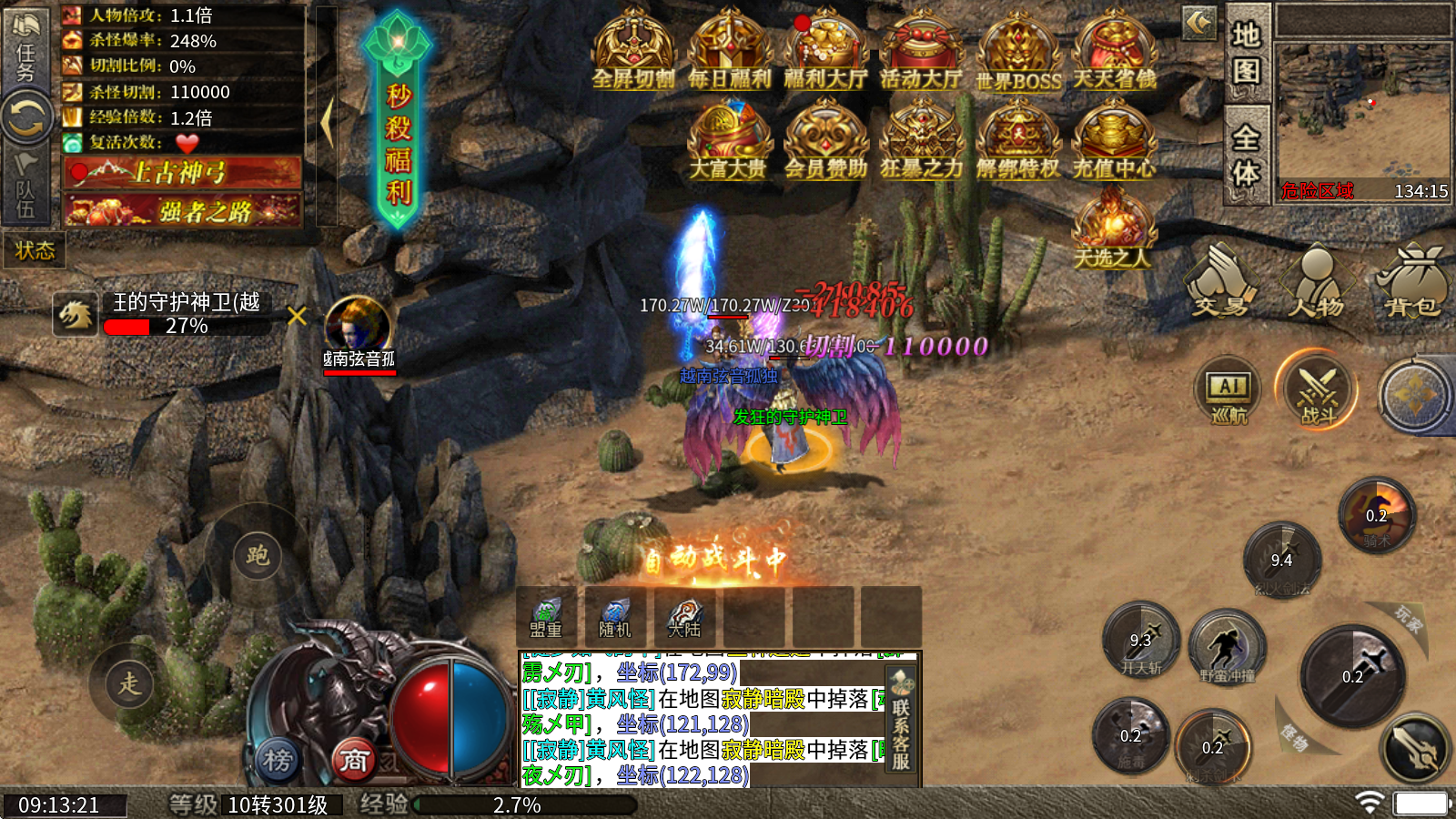1456x819 pixels.
Task: Open the 福利大厅 welfare hall
Action: (x=825, y=51)
